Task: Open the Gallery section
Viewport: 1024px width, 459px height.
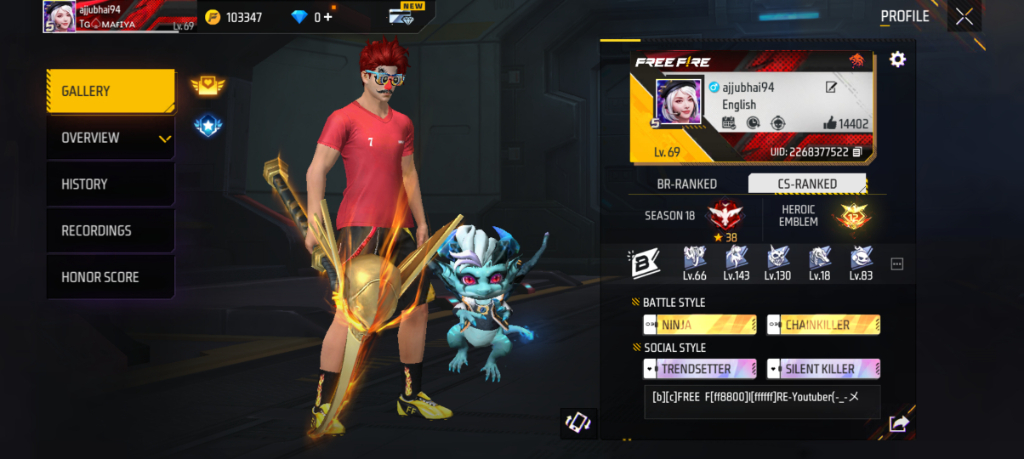Action: [x=110, y=92]
